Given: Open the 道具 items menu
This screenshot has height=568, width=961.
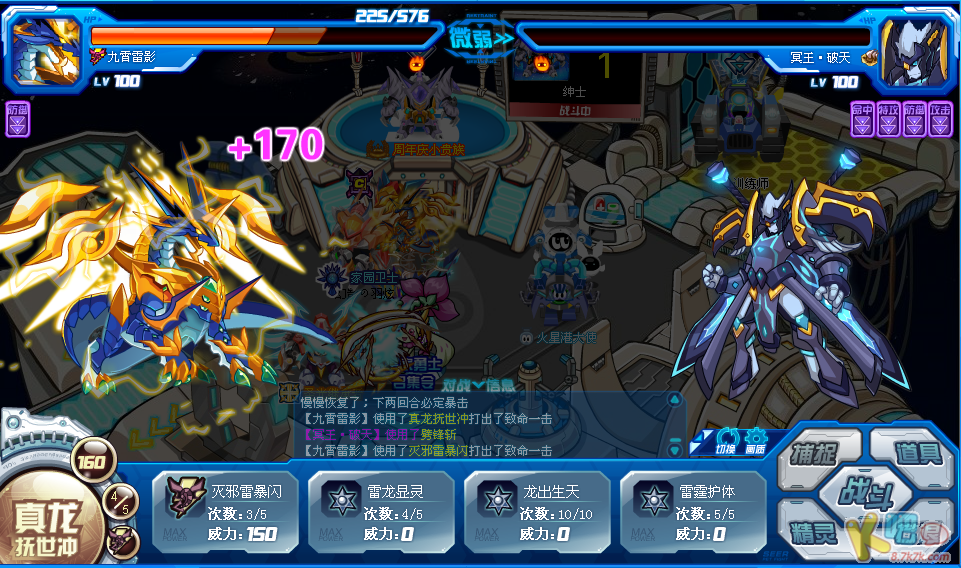Looking at the screenshot, I should (x=916, y=453).
